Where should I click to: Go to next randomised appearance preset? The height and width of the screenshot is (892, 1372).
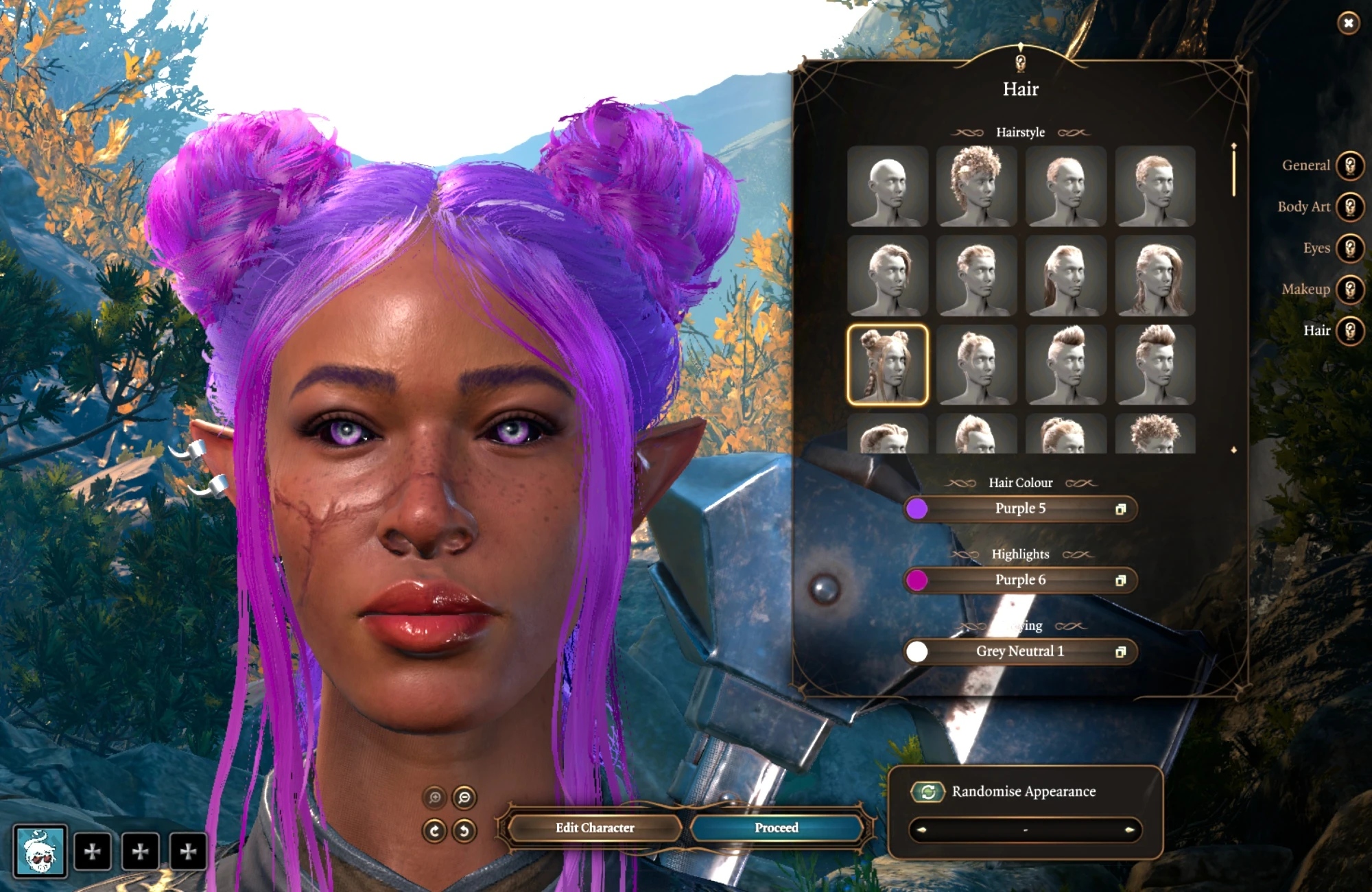(x=1129, y=830)
